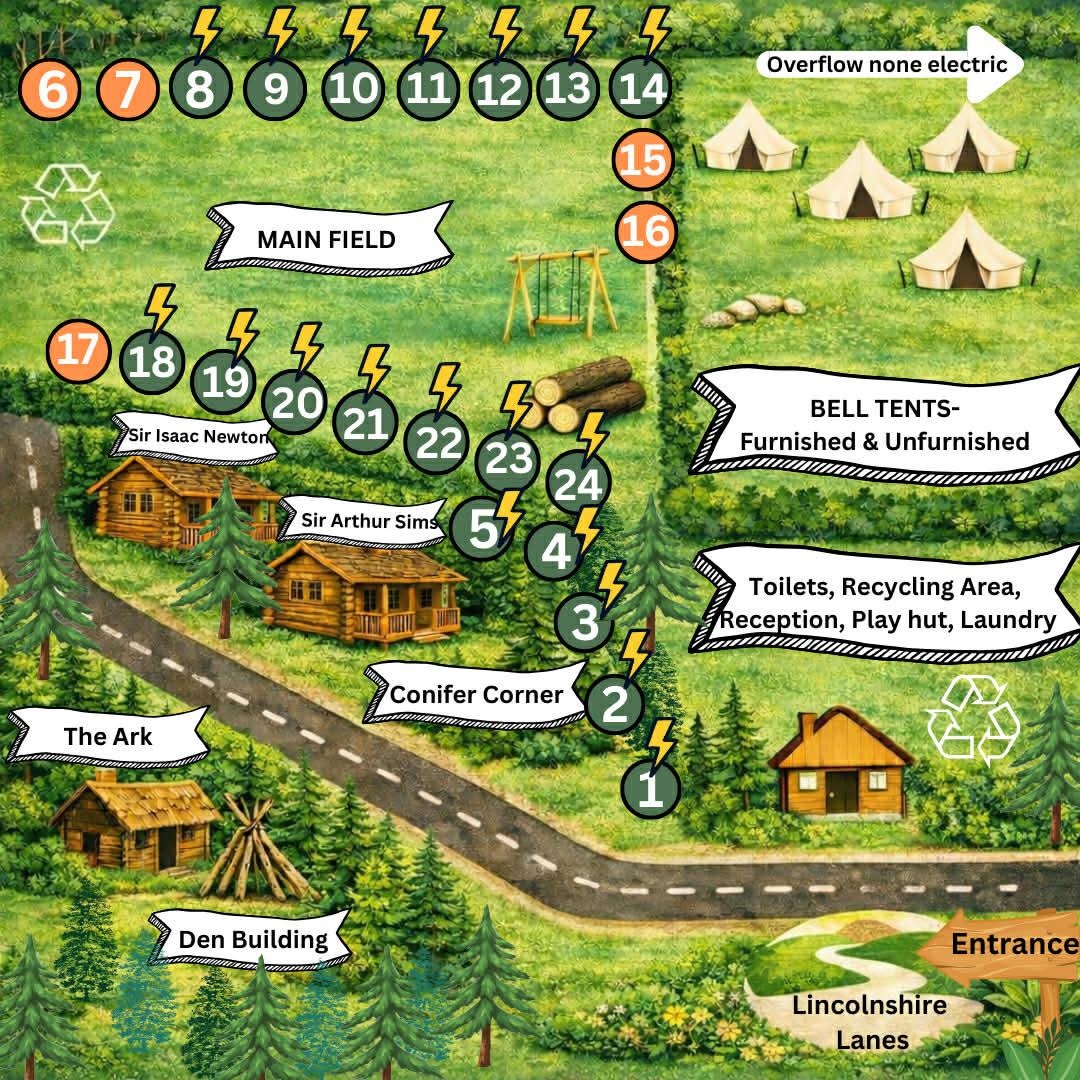Screen dimensions: 1080x1080
Task: Choose electric pitch number 8
Action: click(x=200, y=91)
